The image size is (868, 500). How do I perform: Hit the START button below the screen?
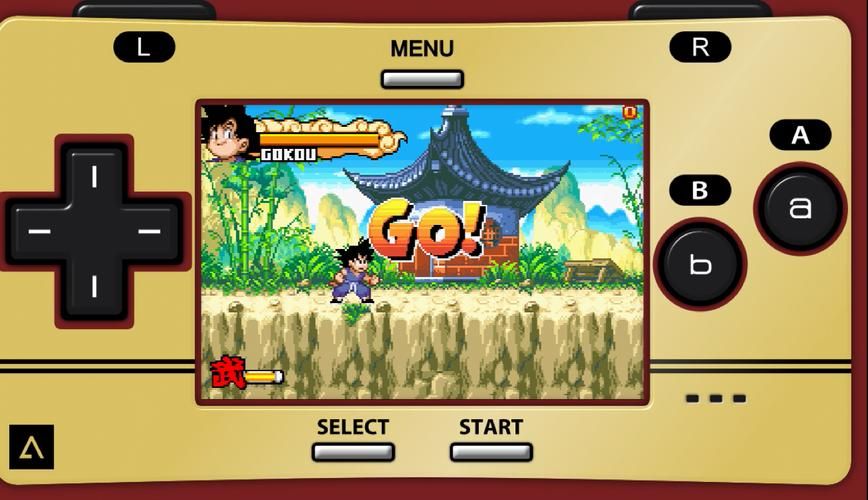pos(490,451)
